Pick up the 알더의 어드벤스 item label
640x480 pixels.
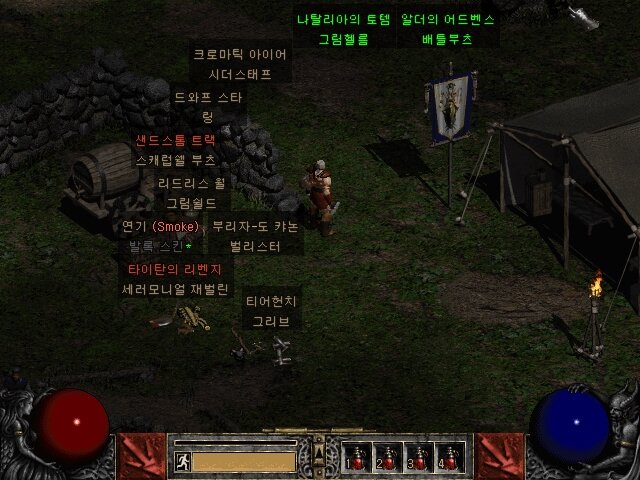(448, 19)
